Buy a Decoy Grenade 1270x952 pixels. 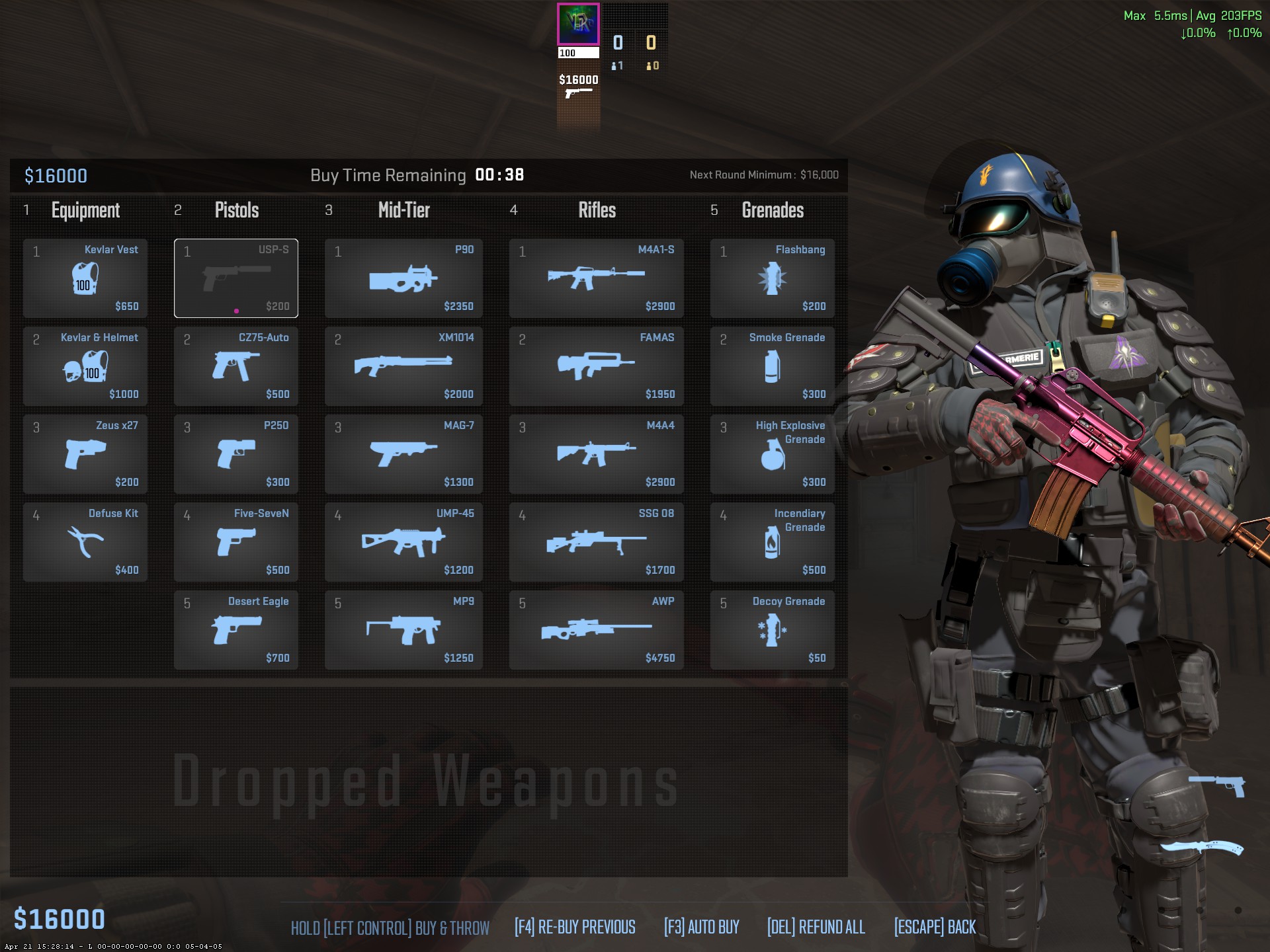pos(772,630)
